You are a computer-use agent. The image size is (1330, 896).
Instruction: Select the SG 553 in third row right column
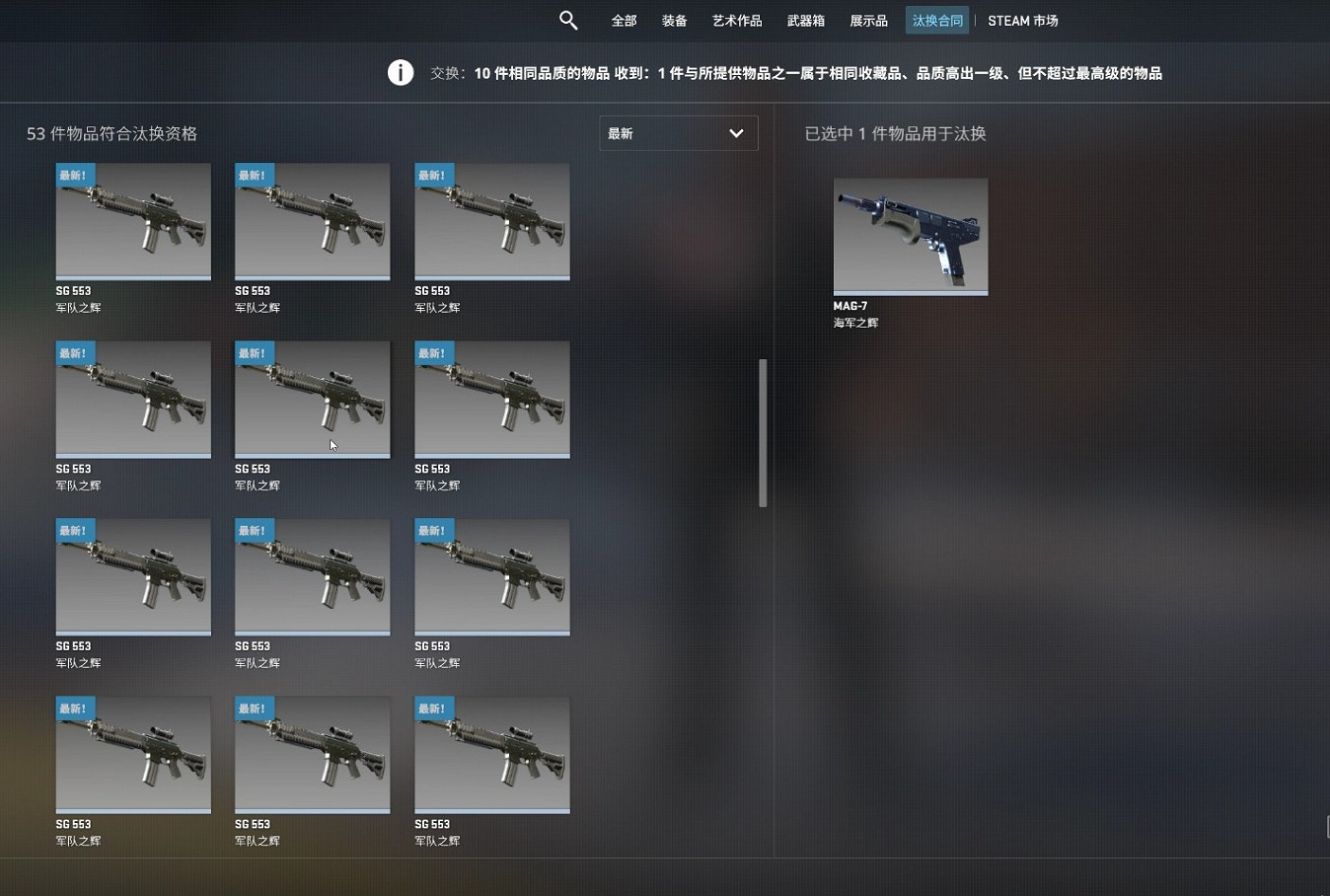(491, 576)
